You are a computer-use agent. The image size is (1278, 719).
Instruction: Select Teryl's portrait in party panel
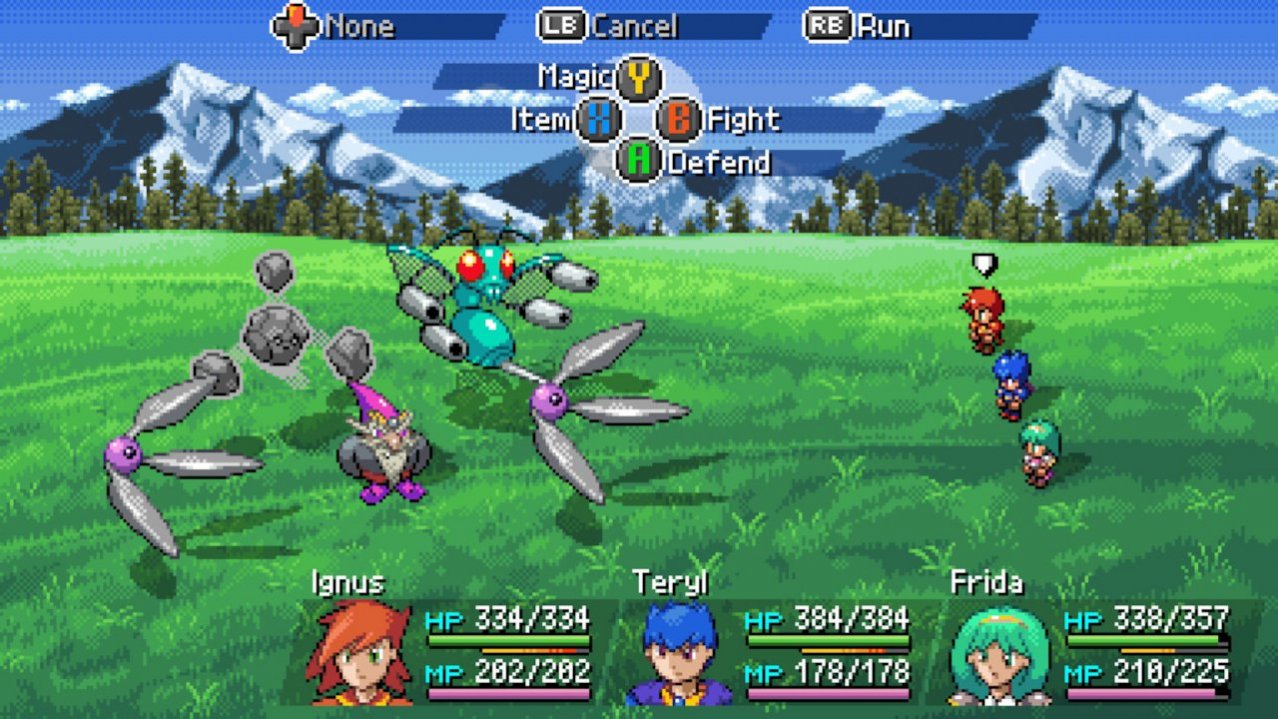tap(680, 652)
